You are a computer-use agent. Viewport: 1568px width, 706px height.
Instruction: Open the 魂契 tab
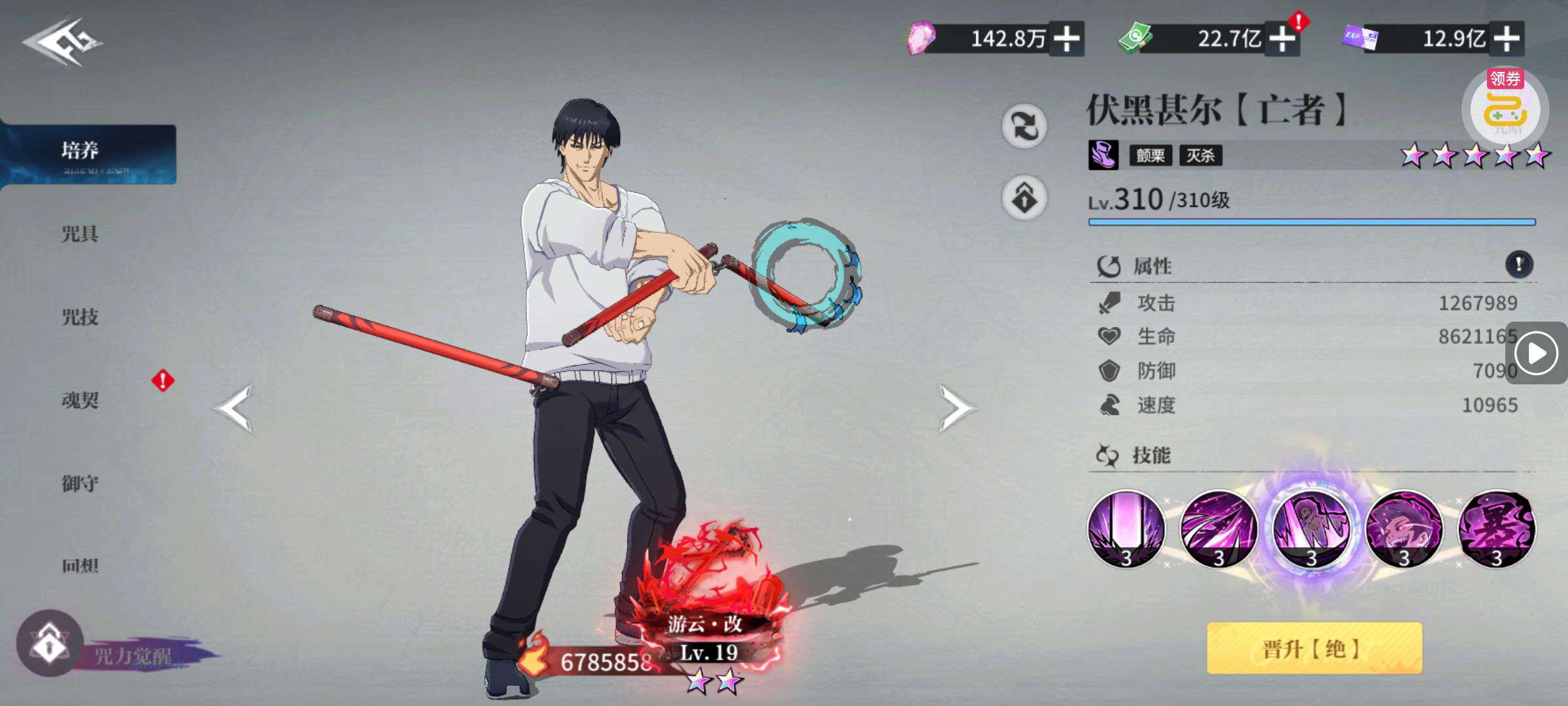pyautogui.click(x=80, y=400)
